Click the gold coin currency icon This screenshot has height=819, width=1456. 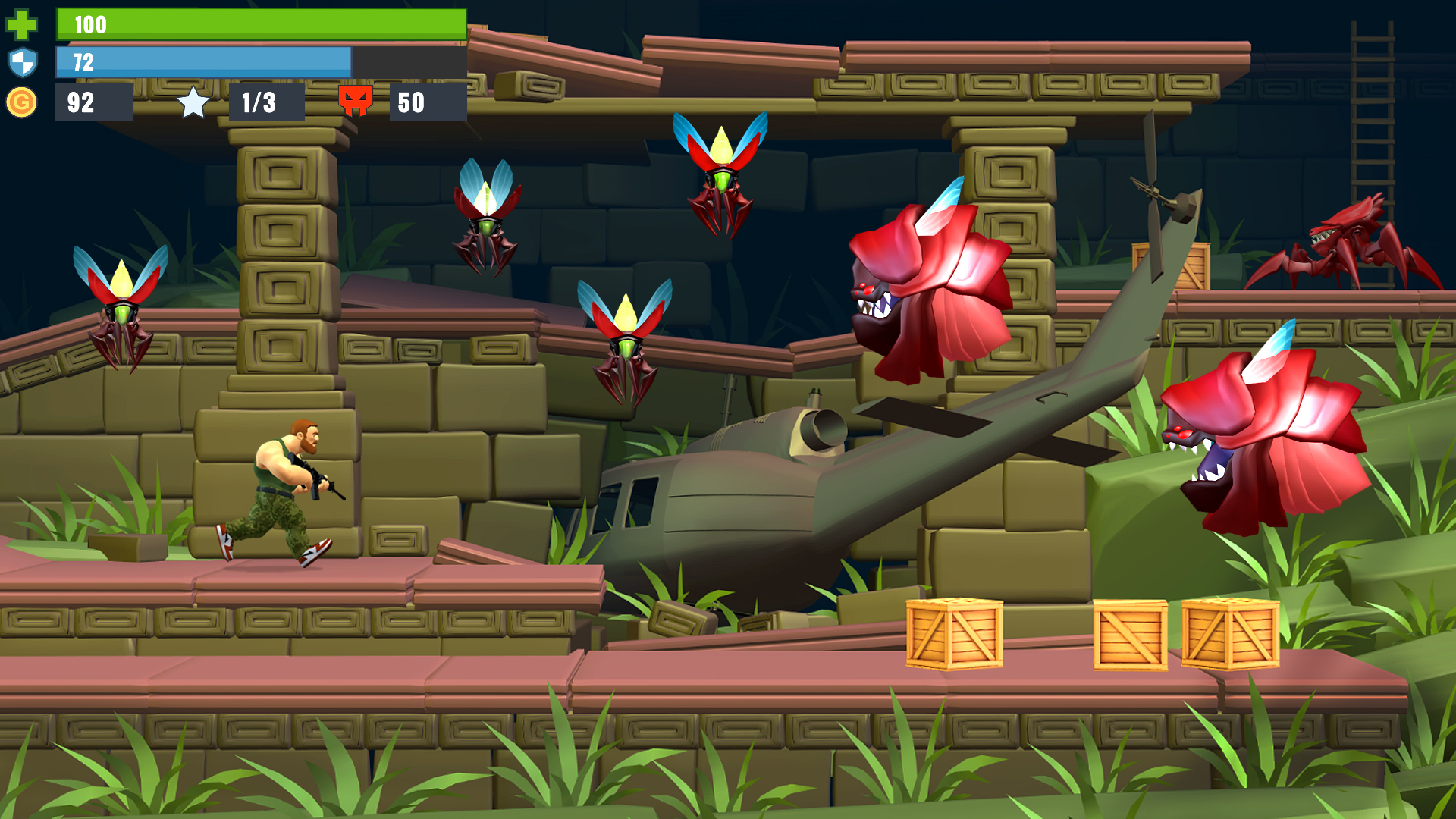(x=22, y=102)
